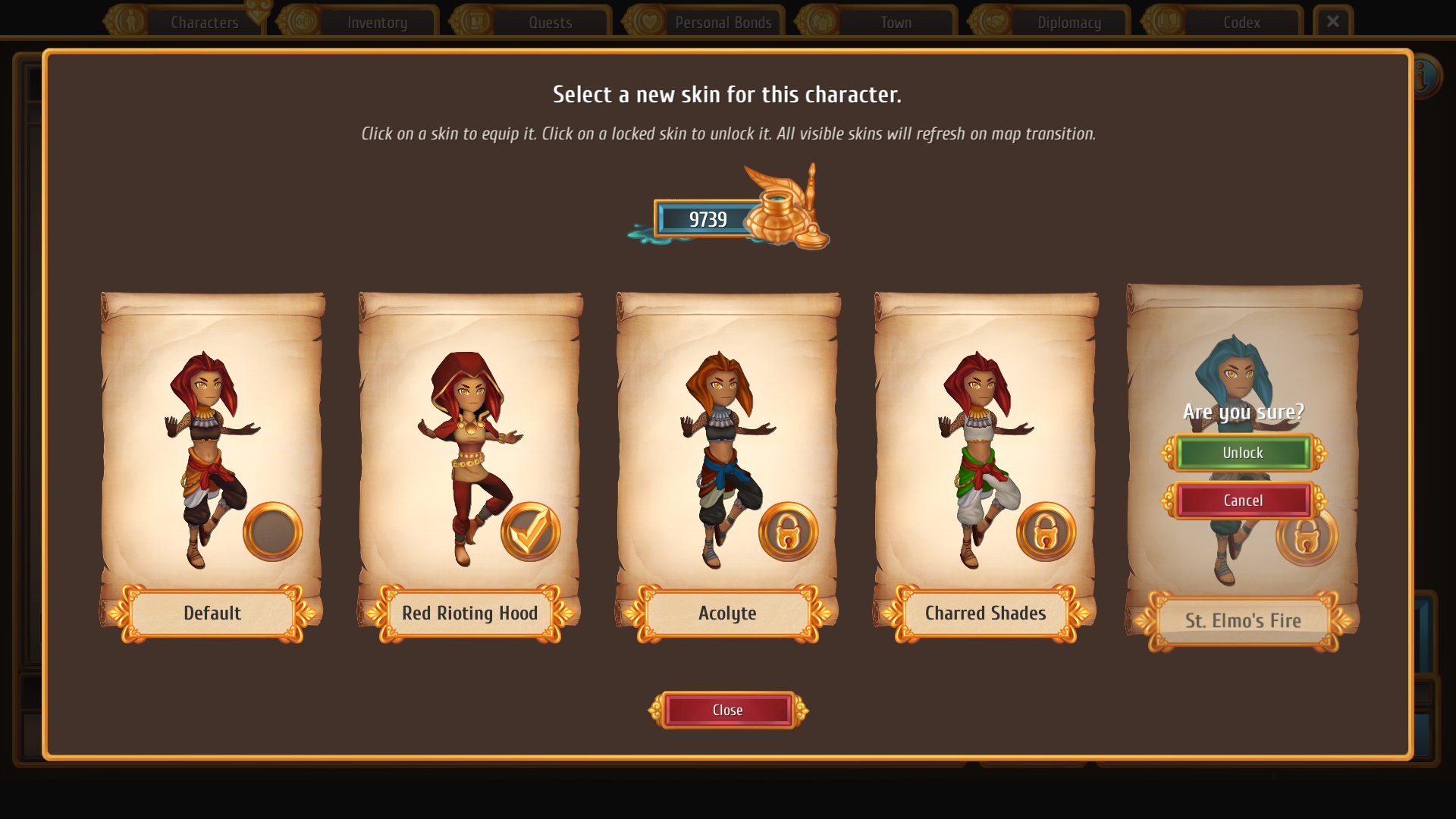This screenshot has width=1456, height=819.
Task: Click the green Unlock button
Action: pos(1242,453)
